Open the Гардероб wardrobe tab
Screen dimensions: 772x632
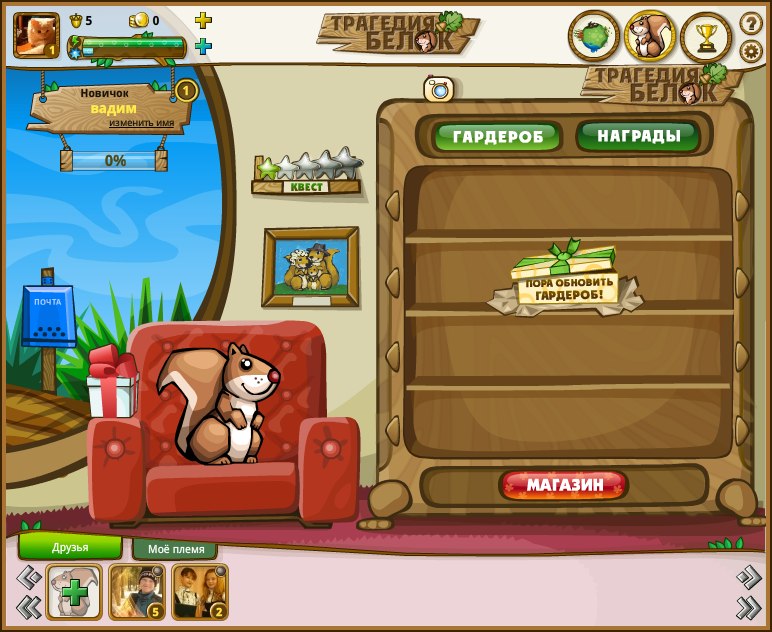(497, 136)
